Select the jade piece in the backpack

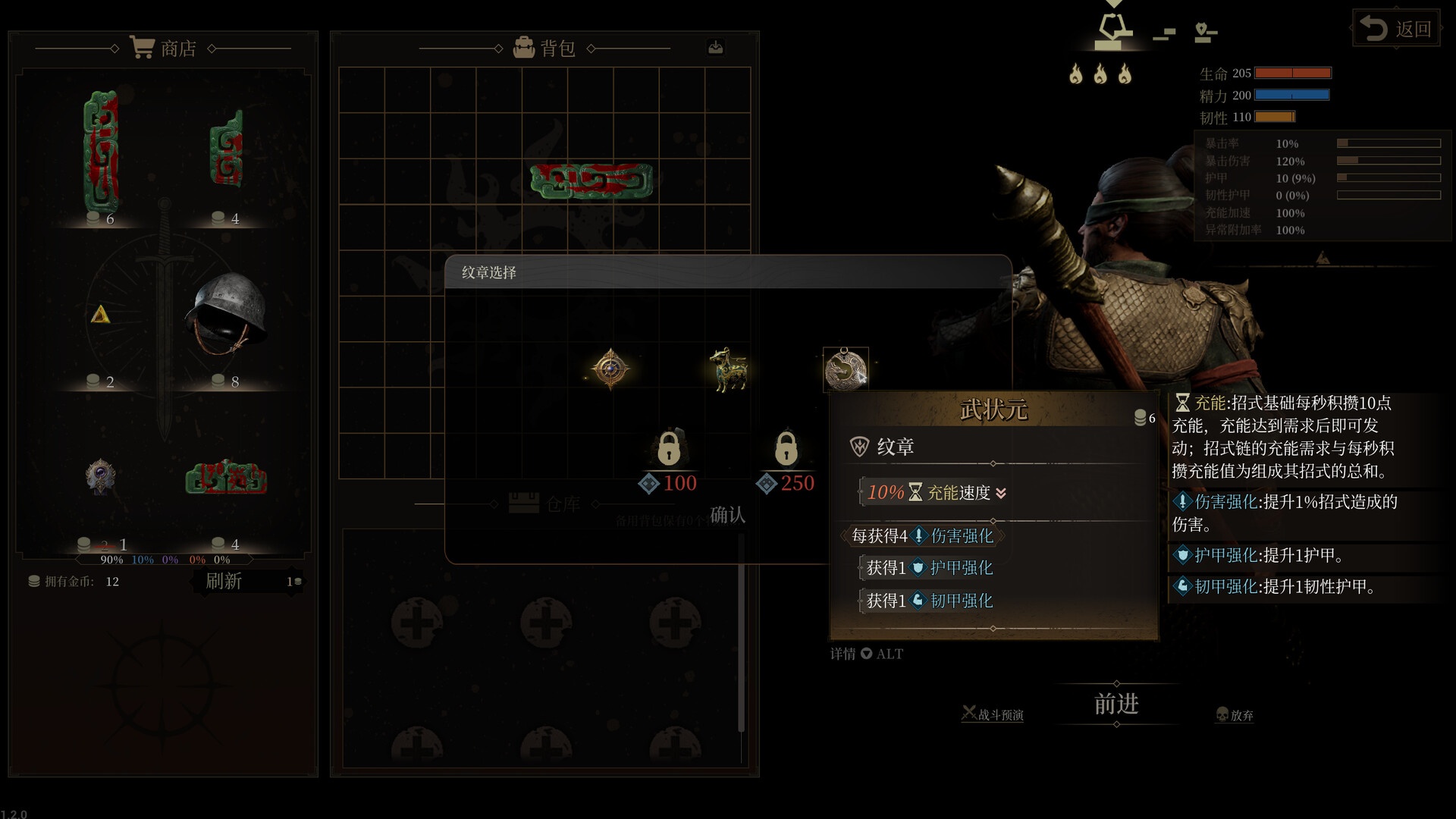[591, 181]
